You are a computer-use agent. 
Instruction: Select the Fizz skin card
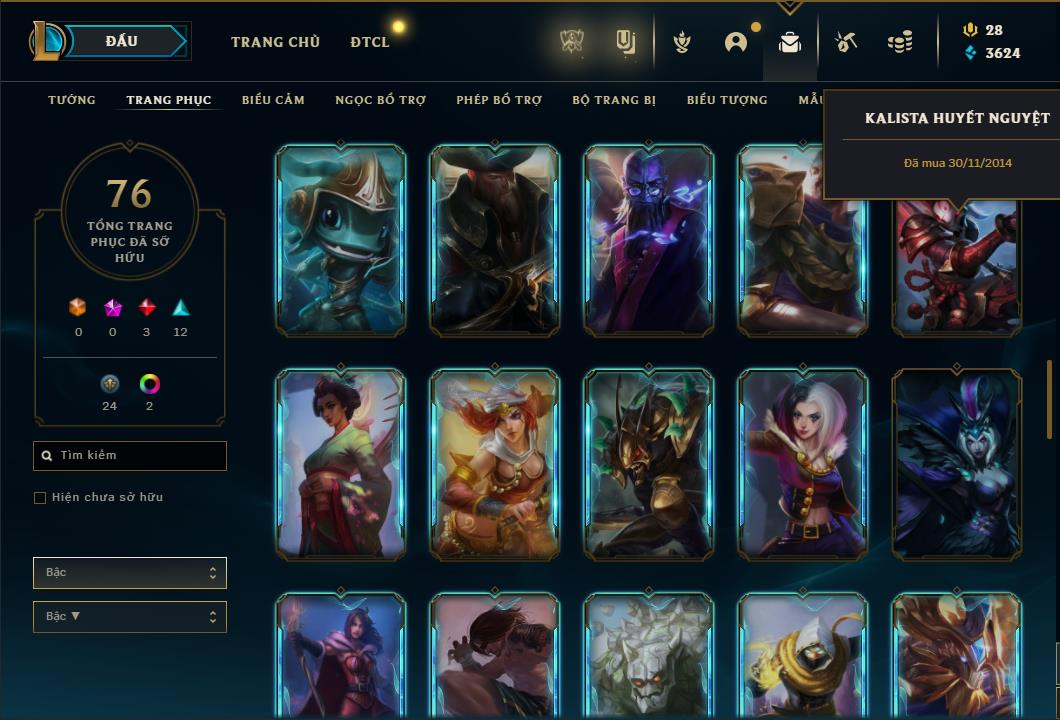tap(341, 240)
